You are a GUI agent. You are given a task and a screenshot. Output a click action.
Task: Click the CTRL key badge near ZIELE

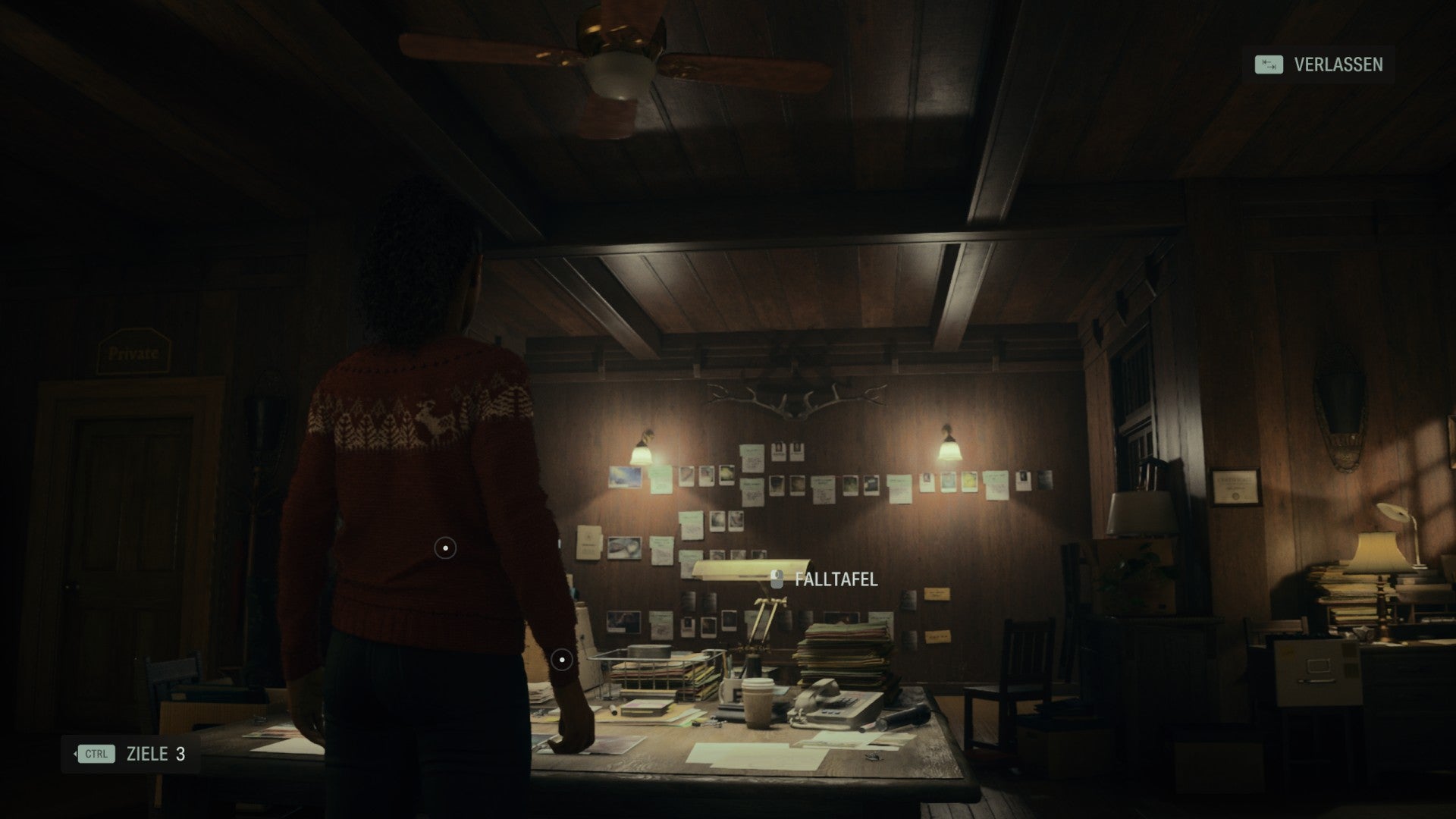coord(97,755)
